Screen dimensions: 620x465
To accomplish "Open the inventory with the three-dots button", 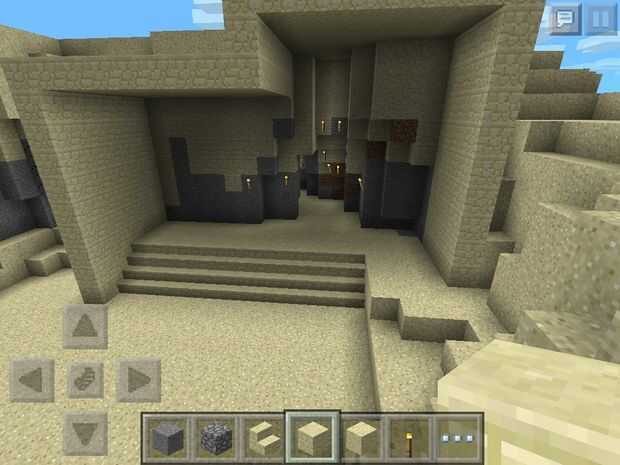I will 458,438.
